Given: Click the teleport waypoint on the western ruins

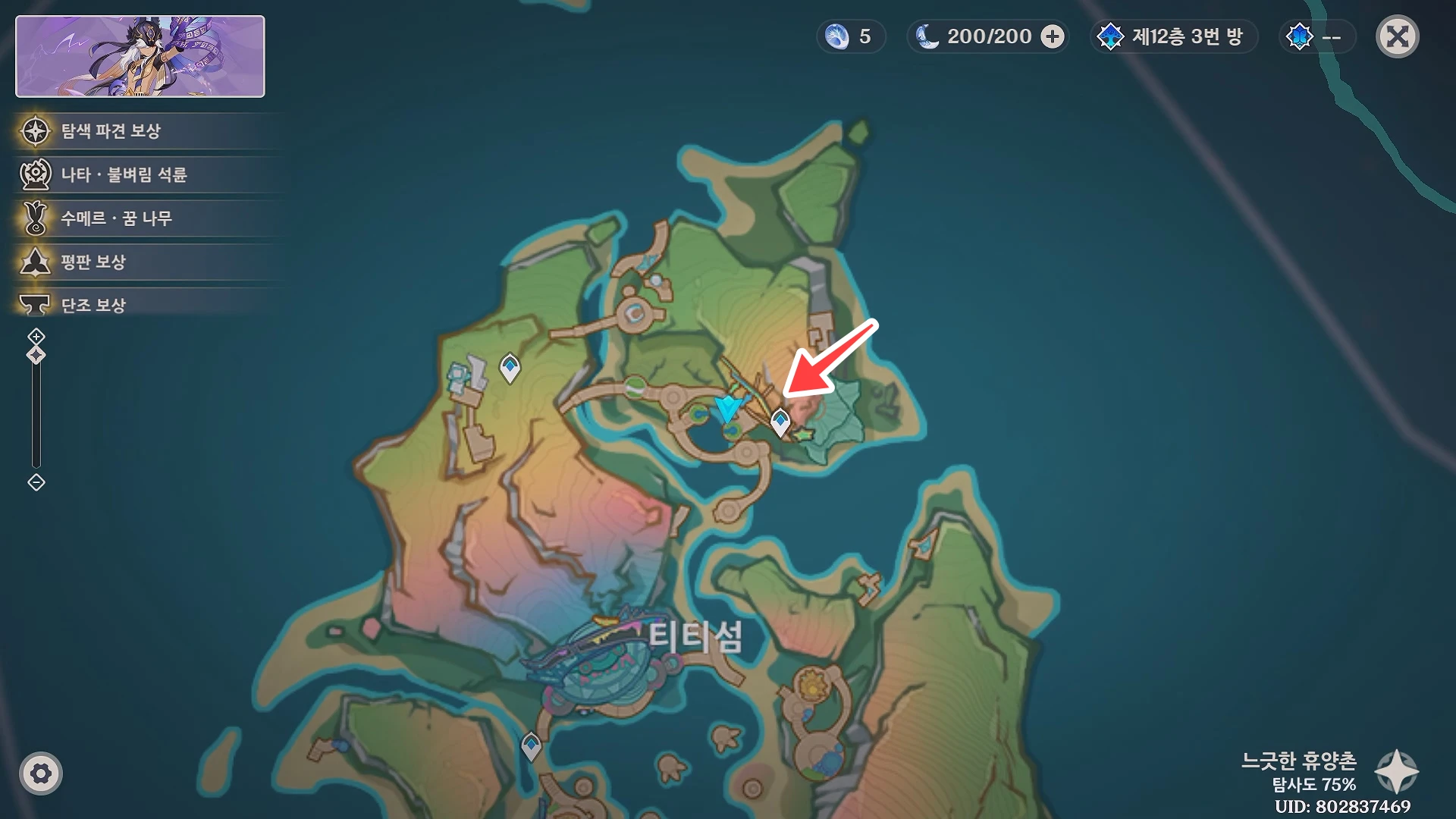Looking at the screenshot, I should coord(509,368).
